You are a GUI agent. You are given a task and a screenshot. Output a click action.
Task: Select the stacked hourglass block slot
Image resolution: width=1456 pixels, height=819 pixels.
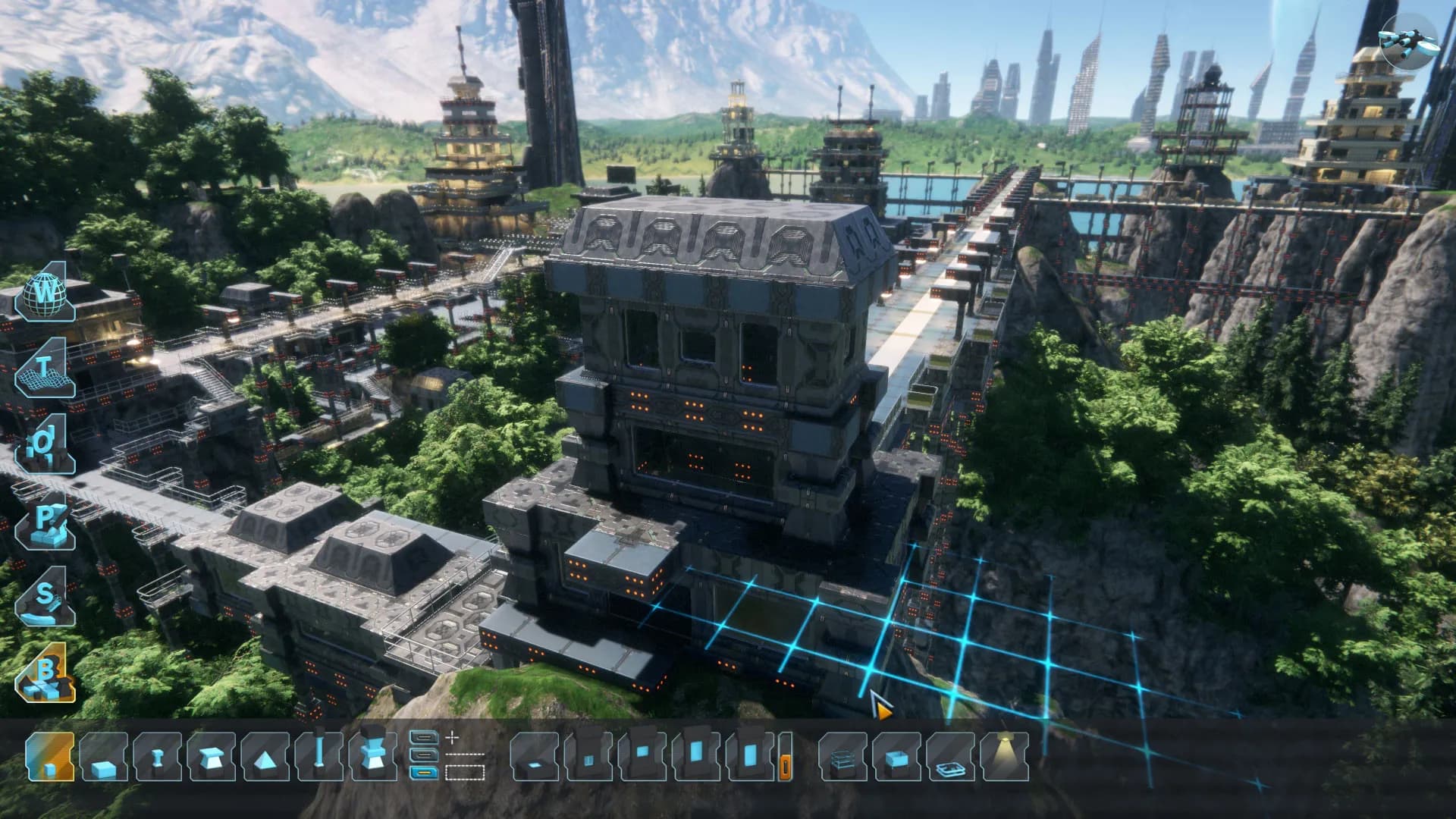coord(373,756)
